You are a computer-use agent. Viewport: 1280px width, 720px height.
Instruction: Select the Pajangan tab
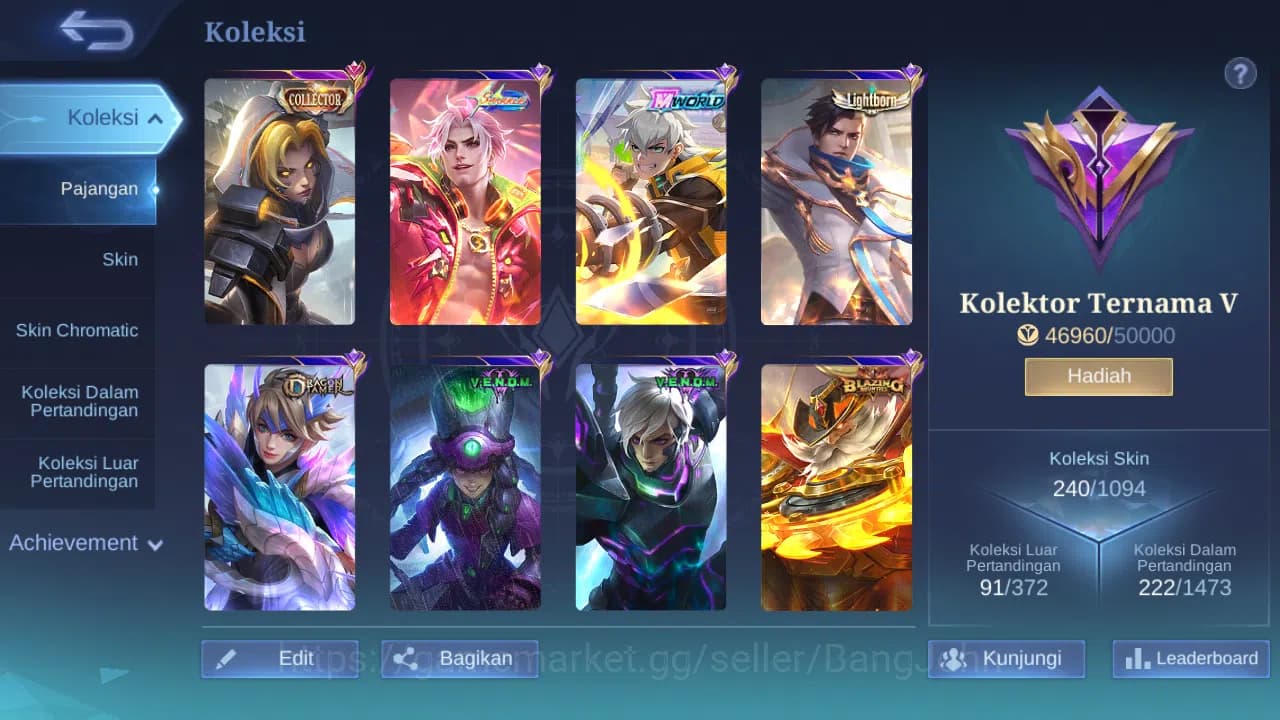click(97, 188)
